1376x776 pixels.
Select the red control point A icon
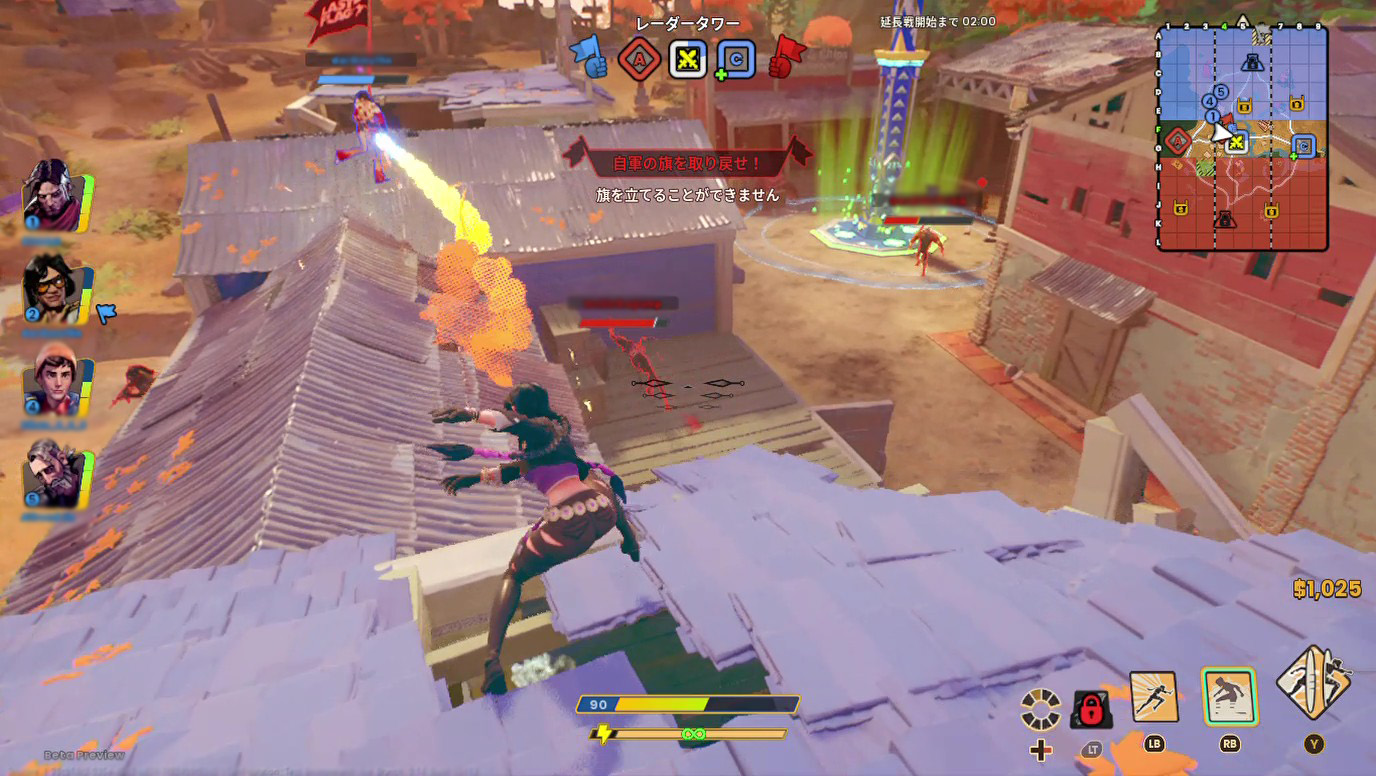tap(638, 60)
